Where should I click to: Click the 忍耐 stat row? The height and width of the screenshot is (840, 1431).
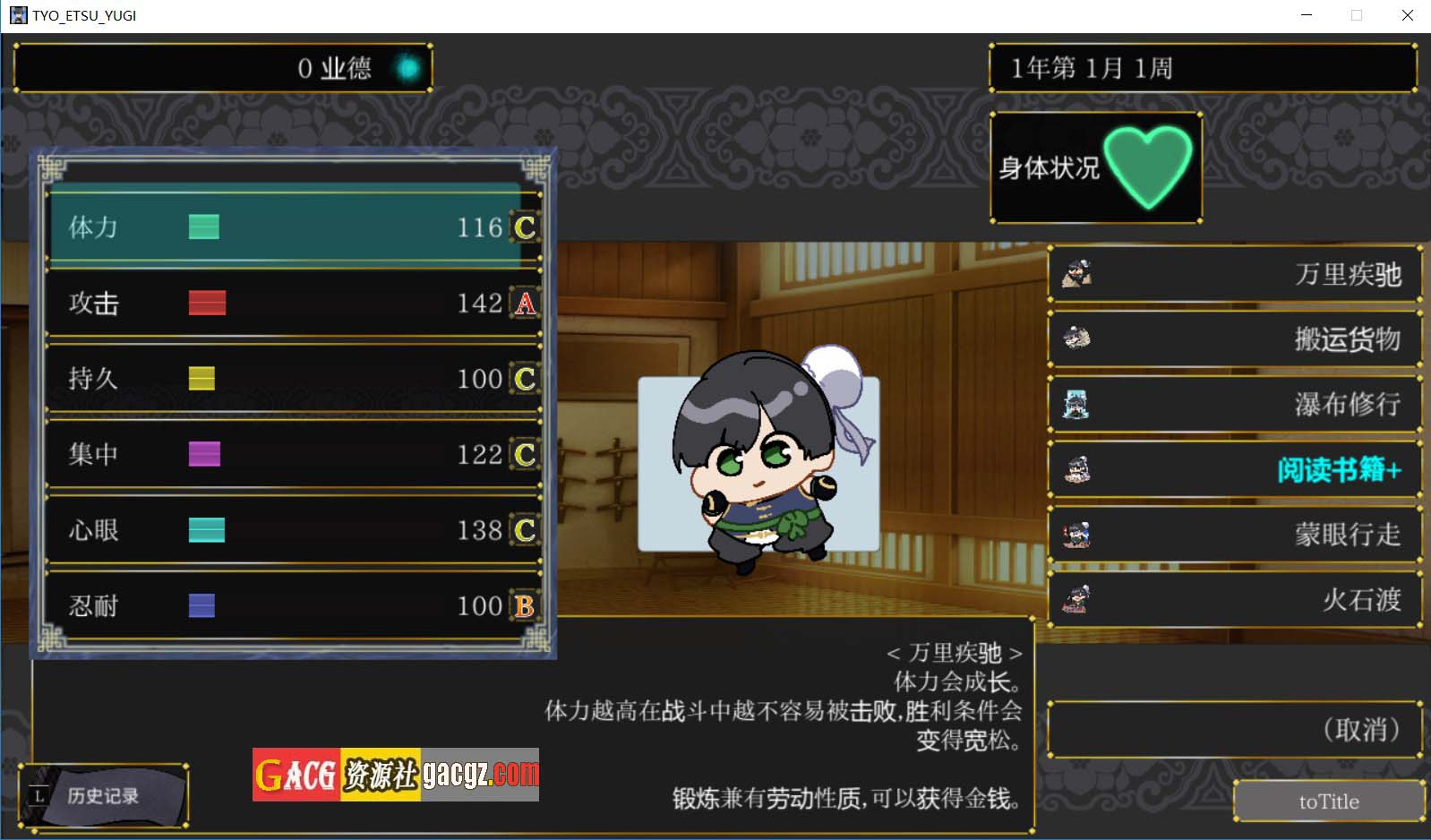(x=294, y=606)
